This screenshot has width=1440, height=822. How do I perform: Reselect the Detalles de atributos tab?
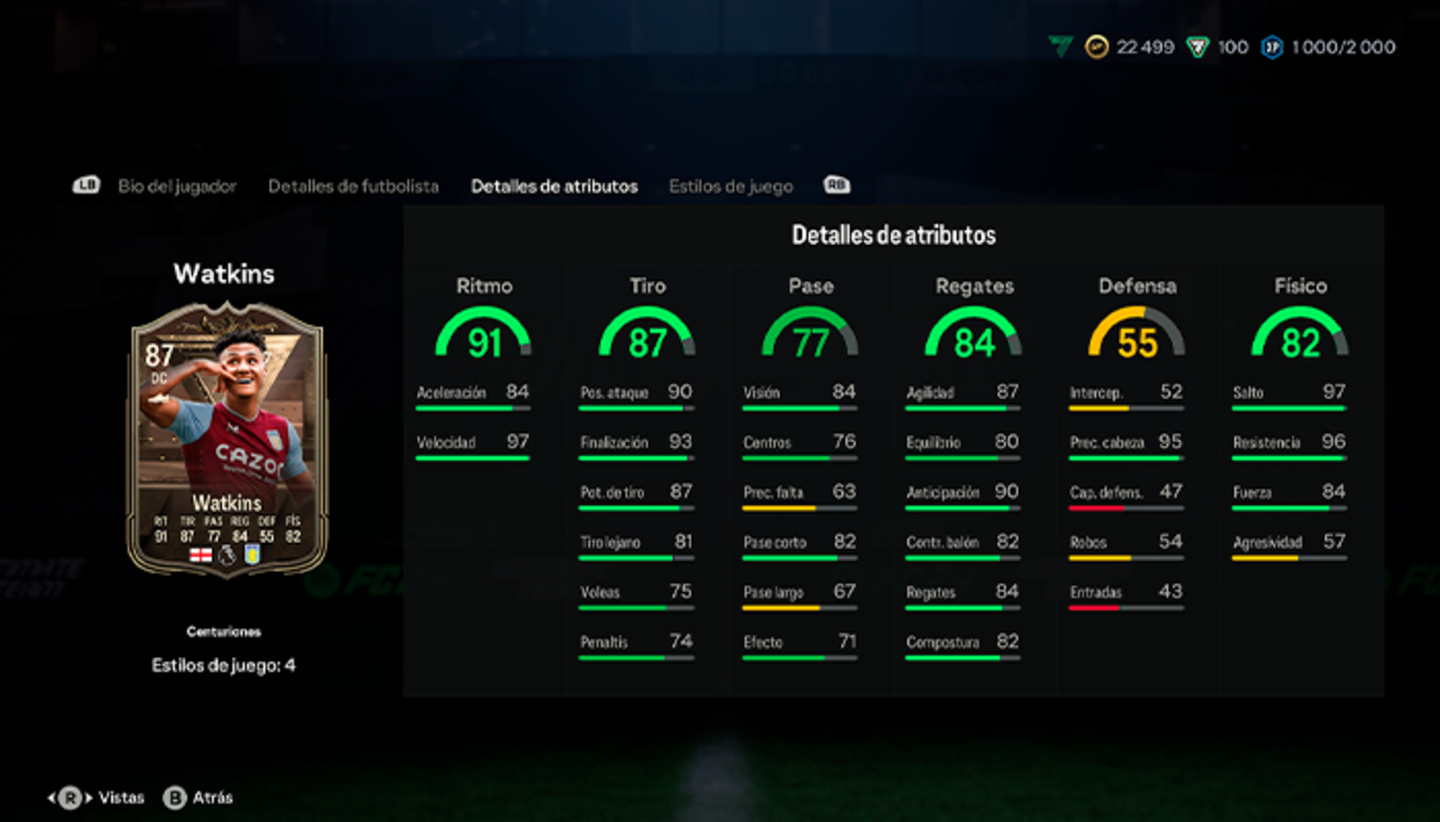tap(554, 185)
